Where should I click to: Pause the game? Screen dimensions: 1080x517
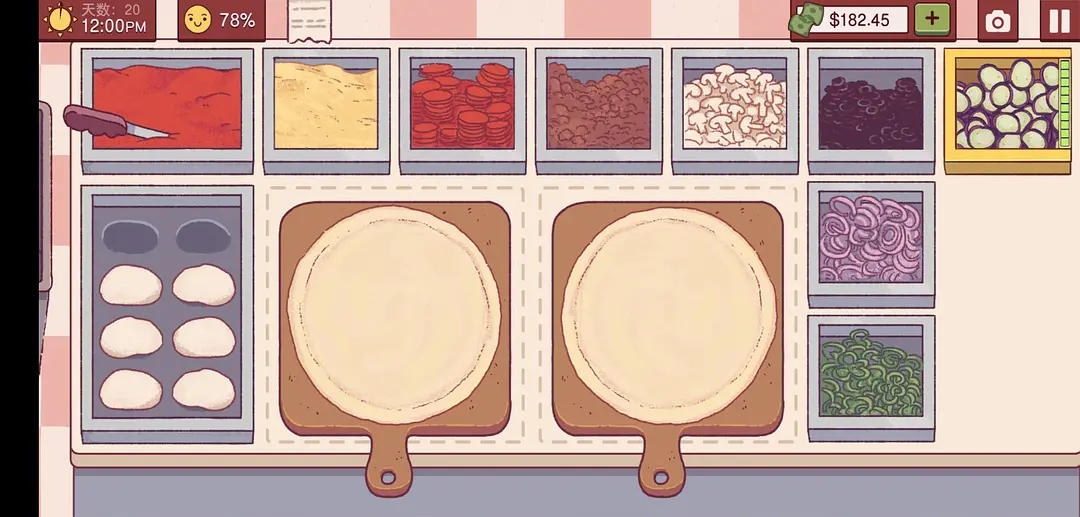coord(1059,20)
